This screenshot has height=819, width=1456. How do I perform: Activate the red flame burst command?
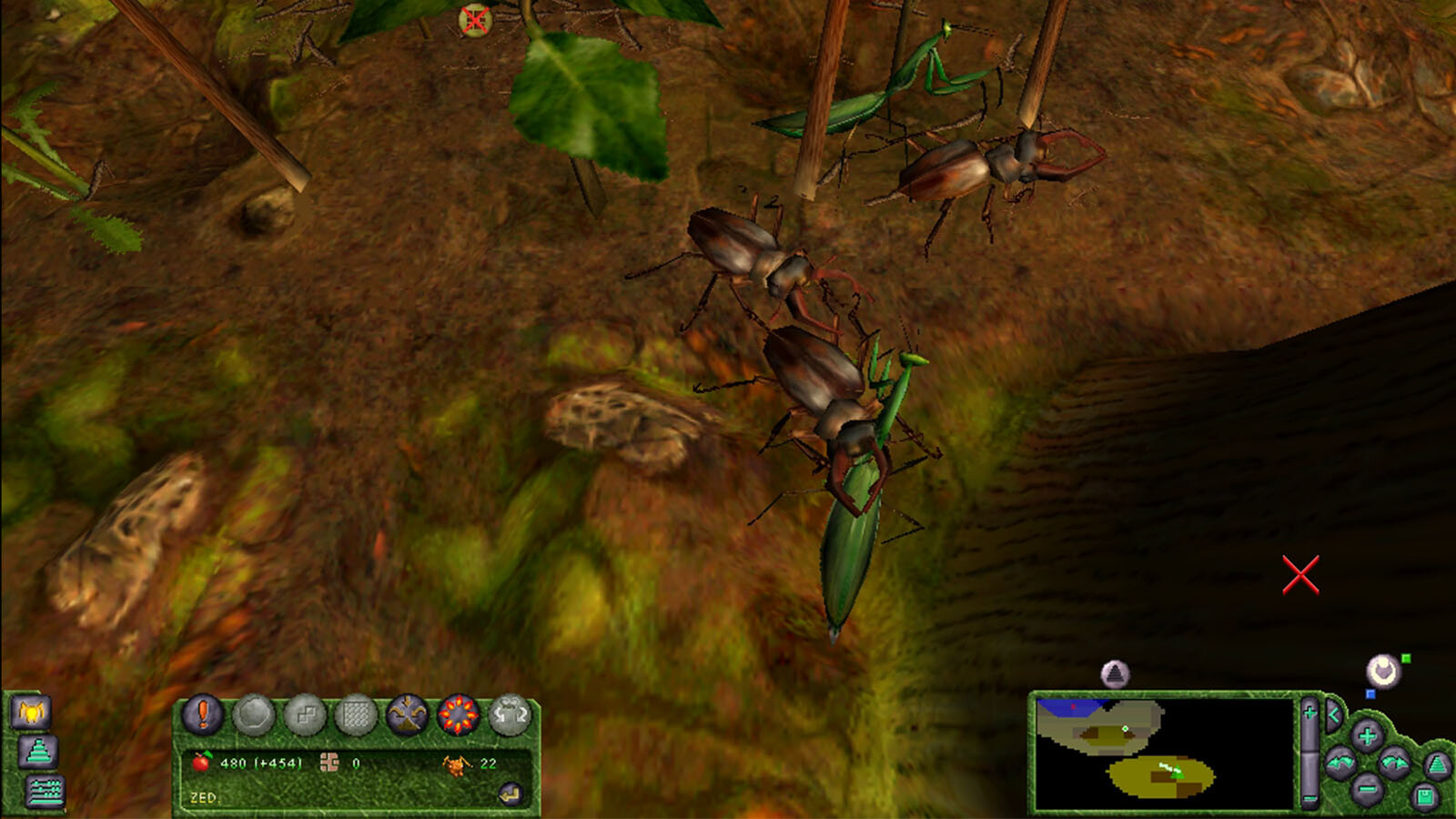(459, 715)
